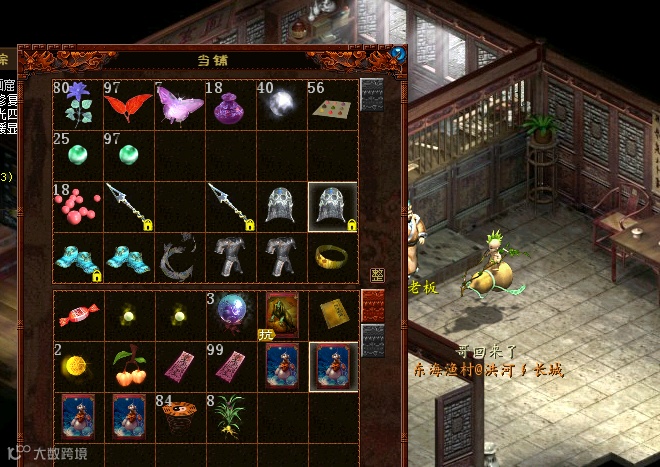Image resolution: width=660 pixels, height=467 pixels.
Task: Click the help question mark on the pawnshop window
Action: tap(398, 54)
